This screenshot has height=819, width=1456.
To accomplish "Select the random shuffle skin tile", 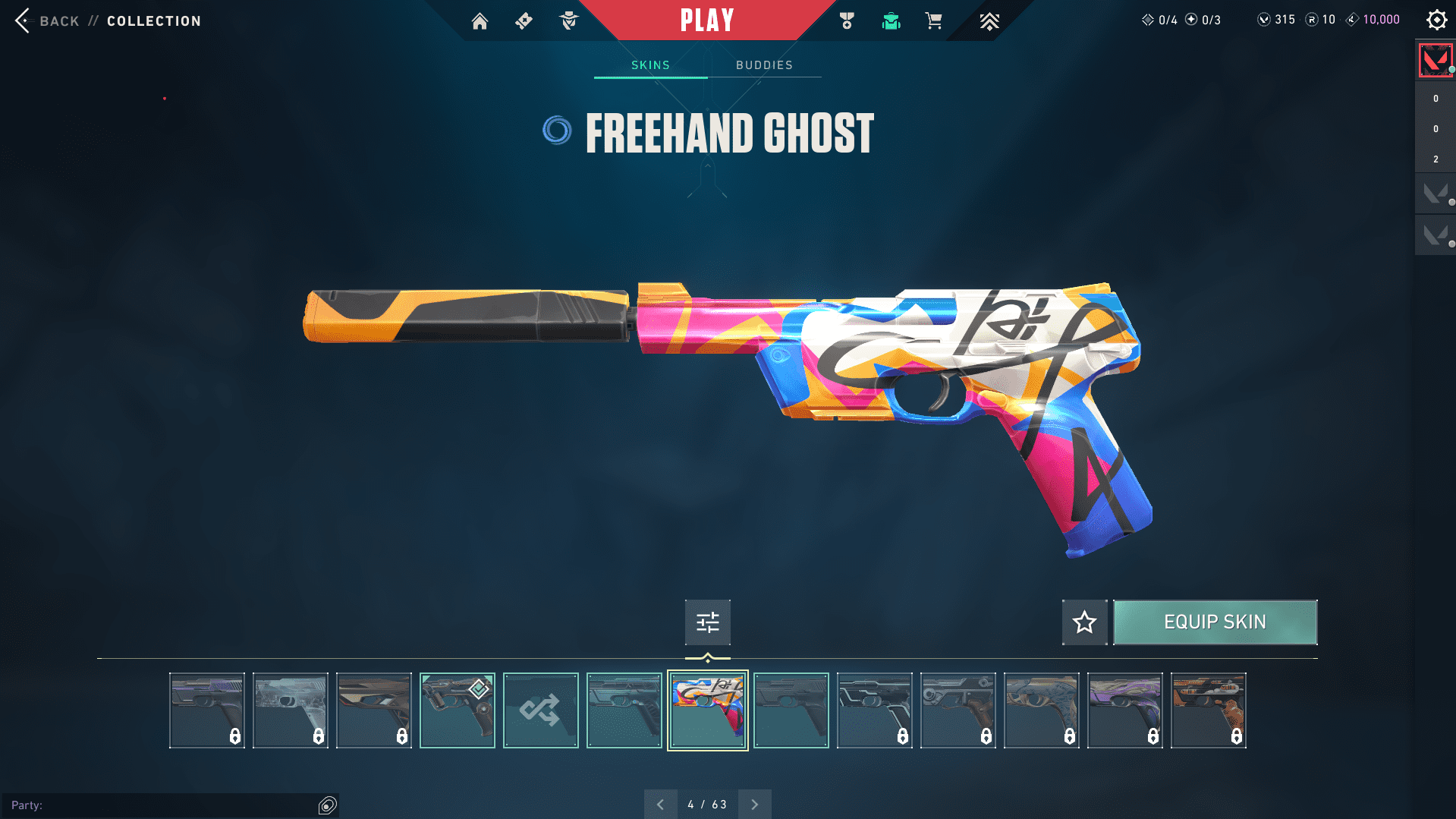I will pyautogui.click(x=540, y=710).
